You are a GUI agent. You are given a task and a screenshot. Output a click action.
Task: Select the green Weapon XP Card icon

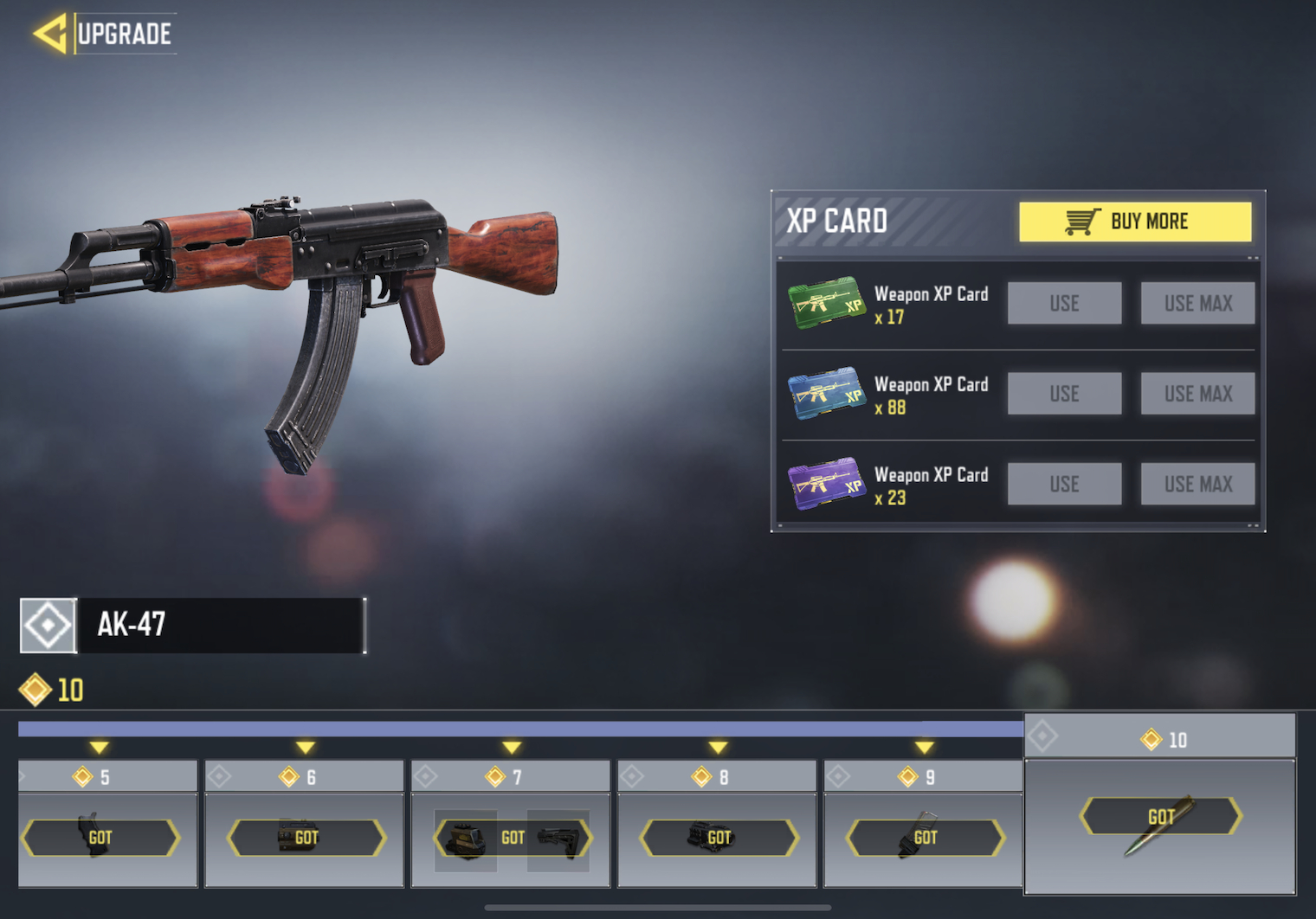coord(826,303)
